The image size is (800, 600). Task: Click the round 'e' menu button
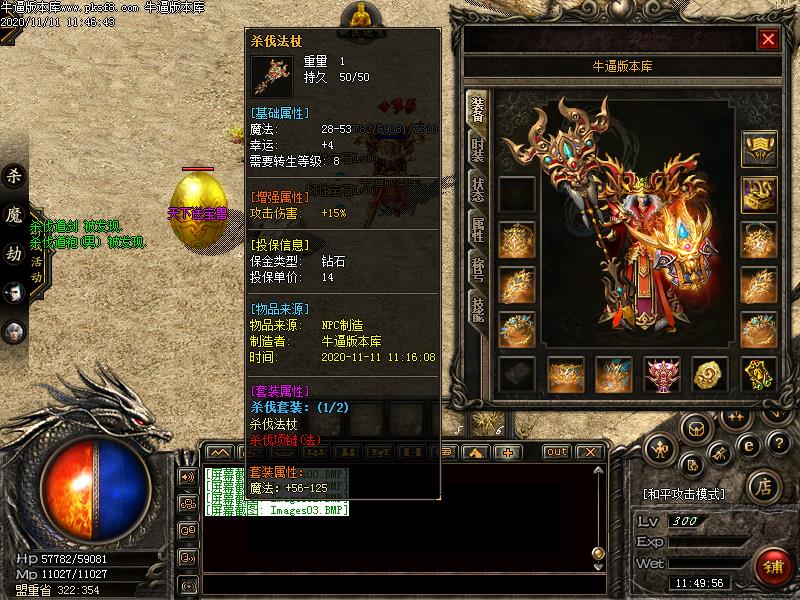tap(747, 445)
